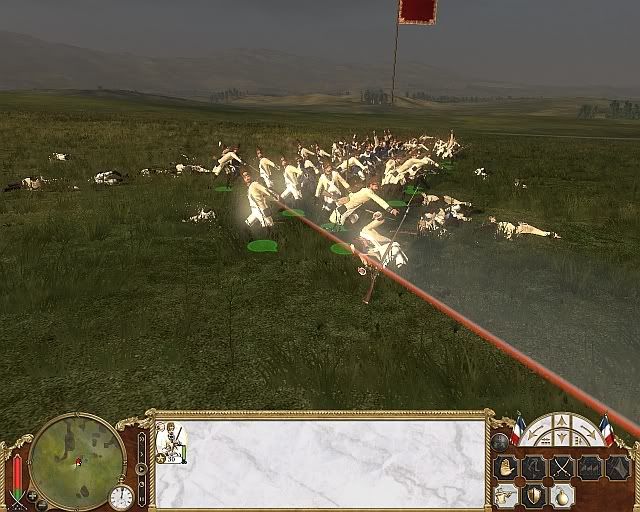Open the pocket watch battle timer

[120, 497]
